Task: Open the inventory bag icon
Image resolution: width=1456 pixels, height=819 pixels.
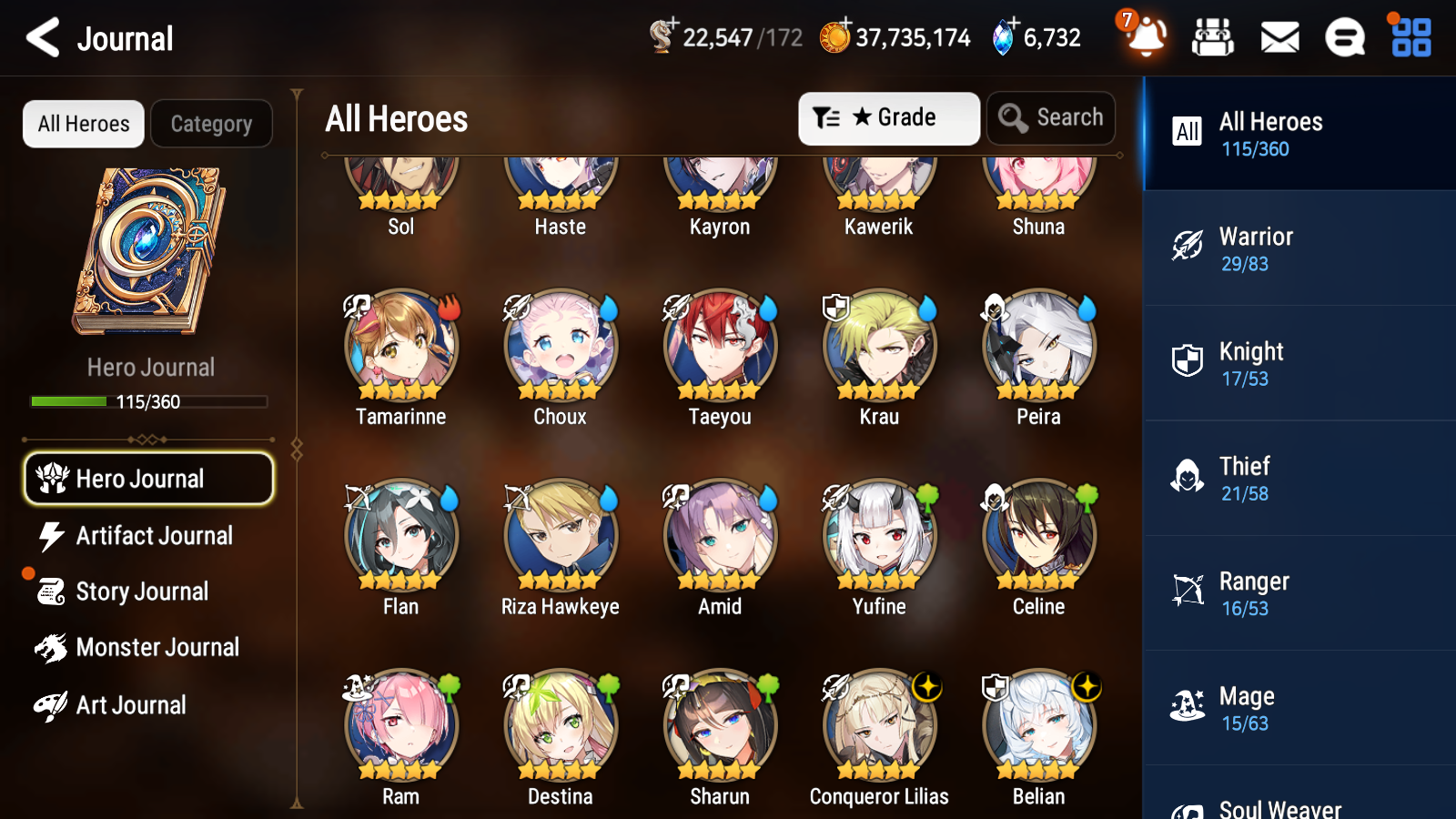Action: coord(1213,37)
